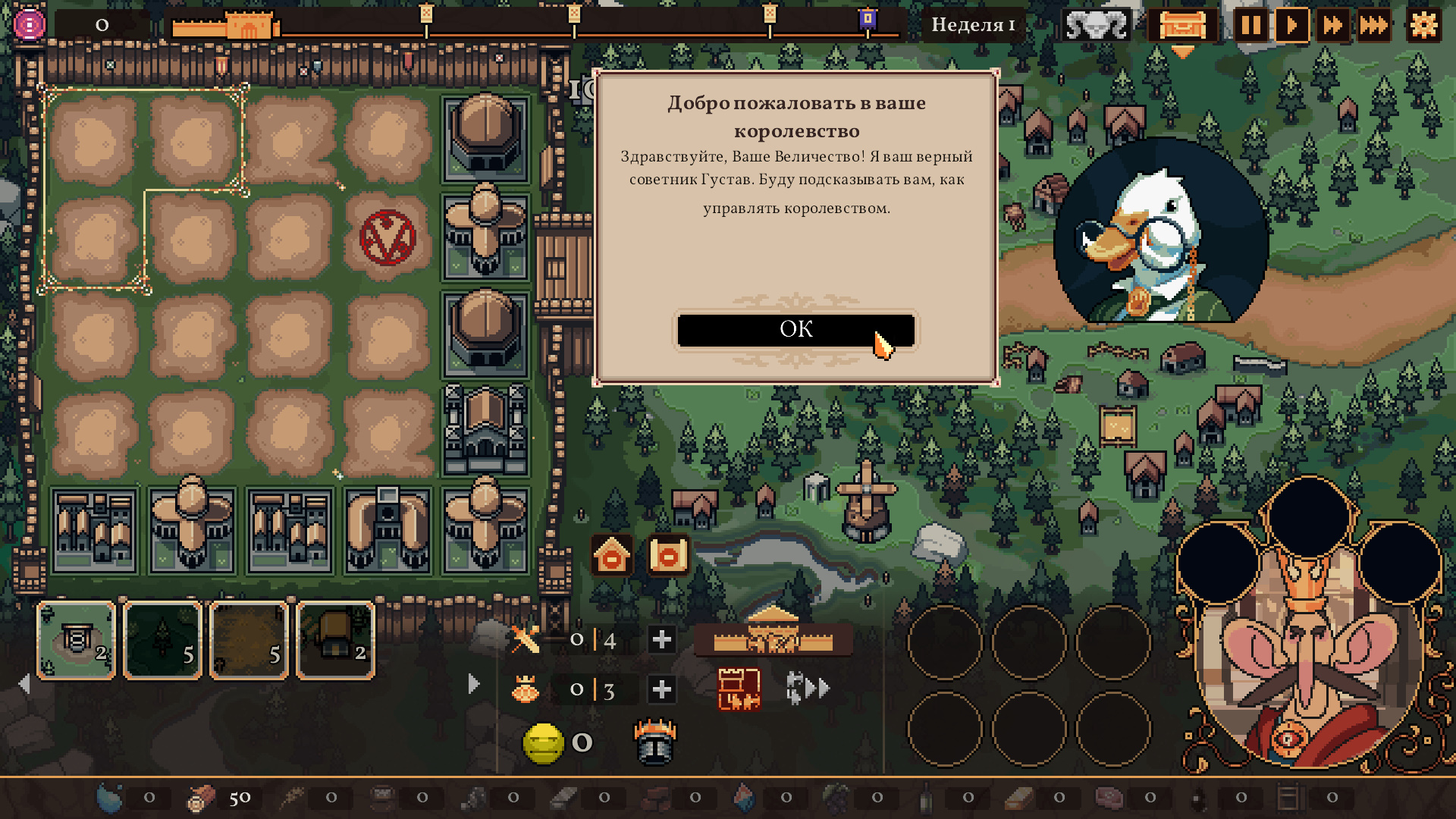
Task: Switch to triple fast-forward speed
Action: point(1373,26)
